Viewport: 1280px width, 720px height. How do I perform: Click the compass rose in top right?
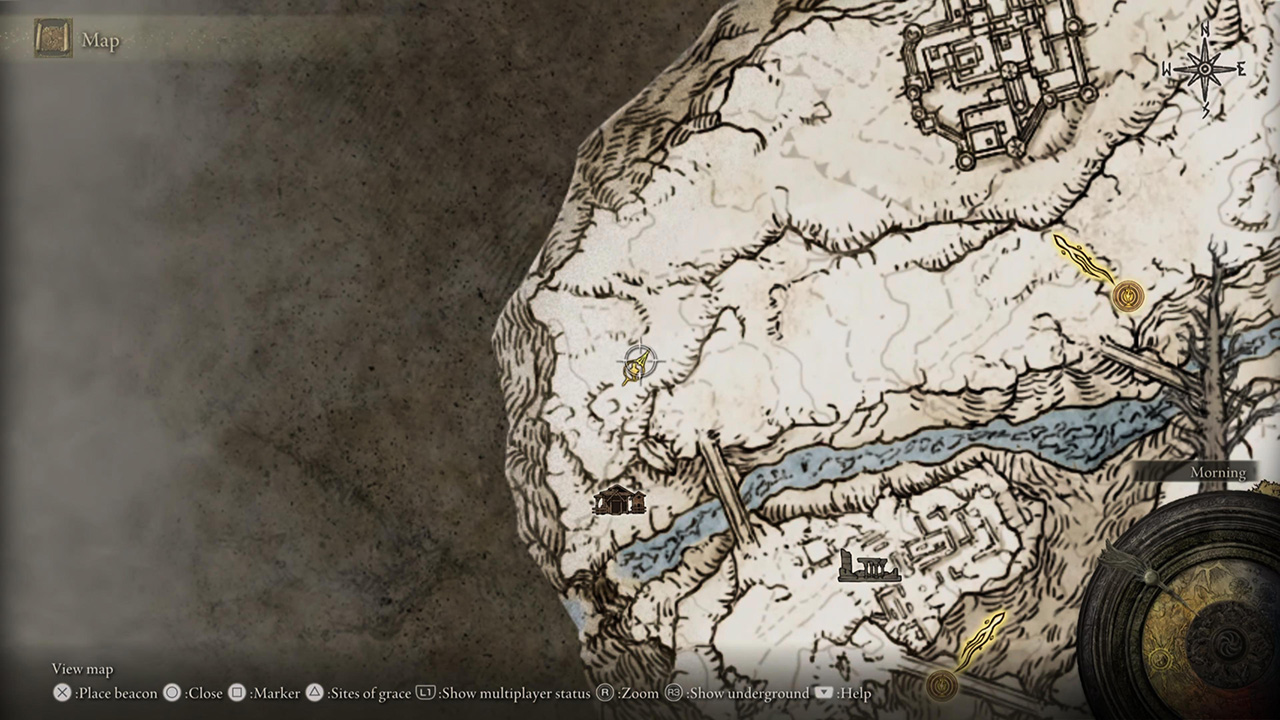tap(1204, 68)
